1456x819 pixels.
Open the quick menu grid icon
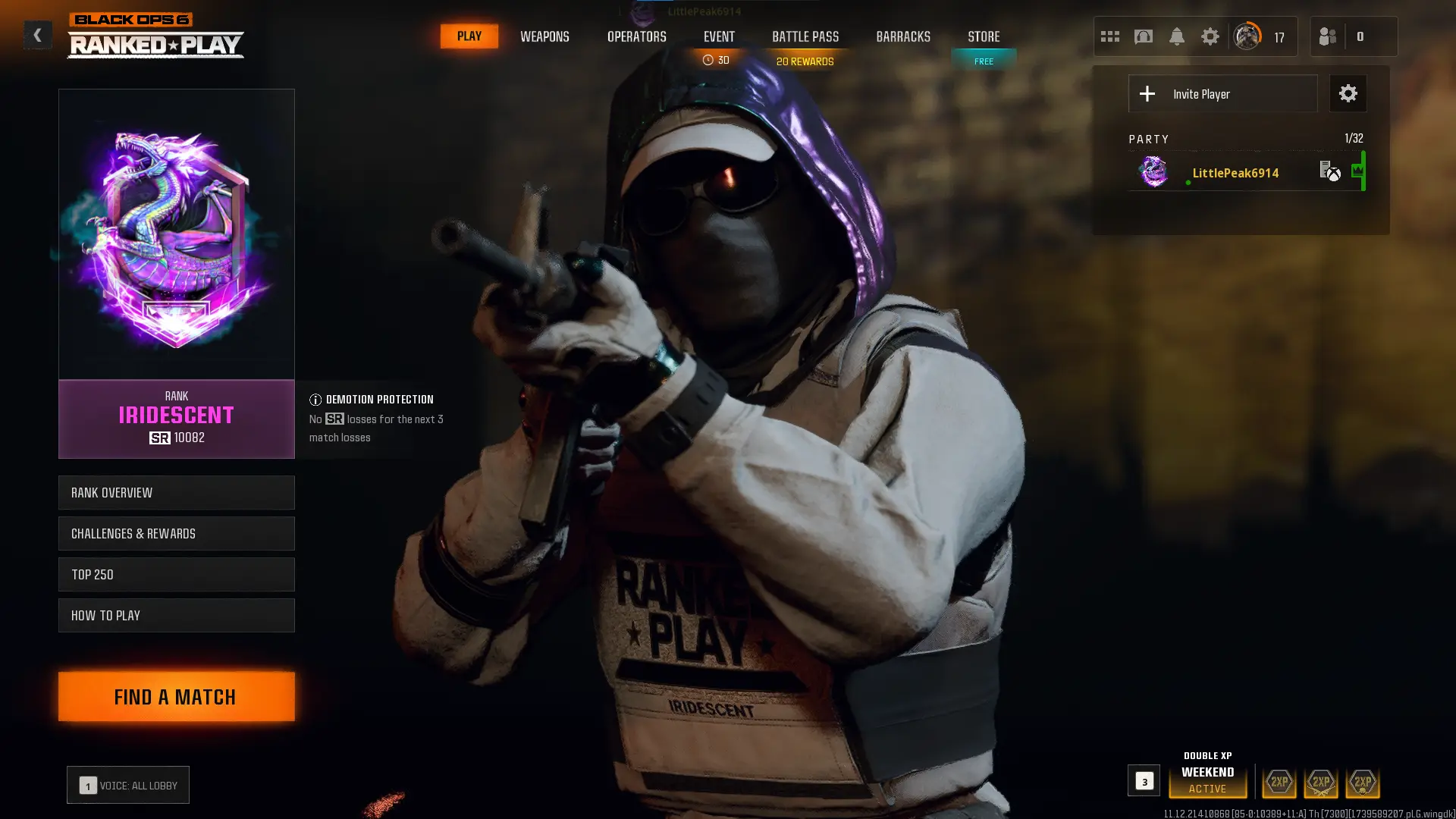click(x=1110, y=36)
